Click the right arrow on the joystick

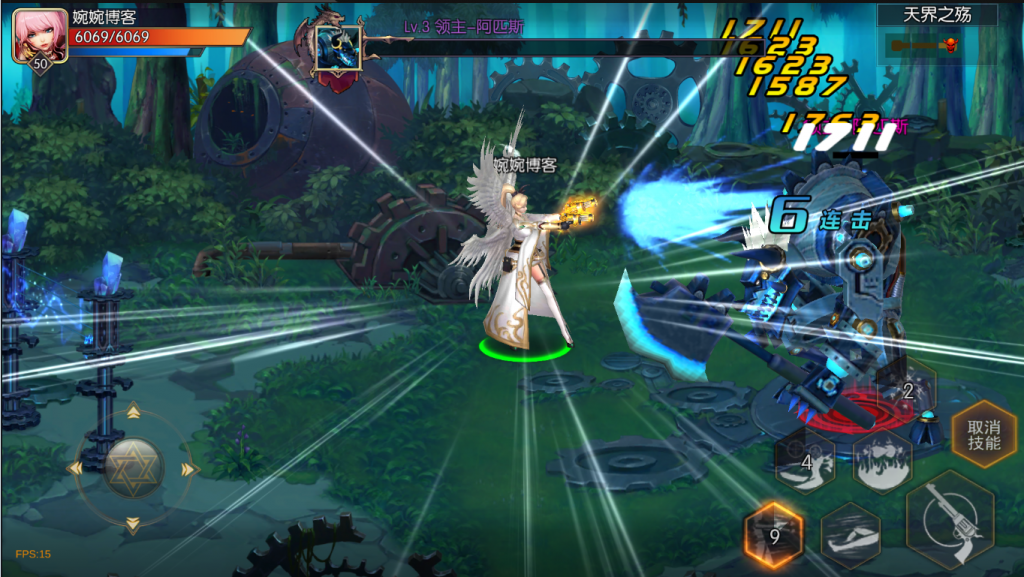point(187,468)
